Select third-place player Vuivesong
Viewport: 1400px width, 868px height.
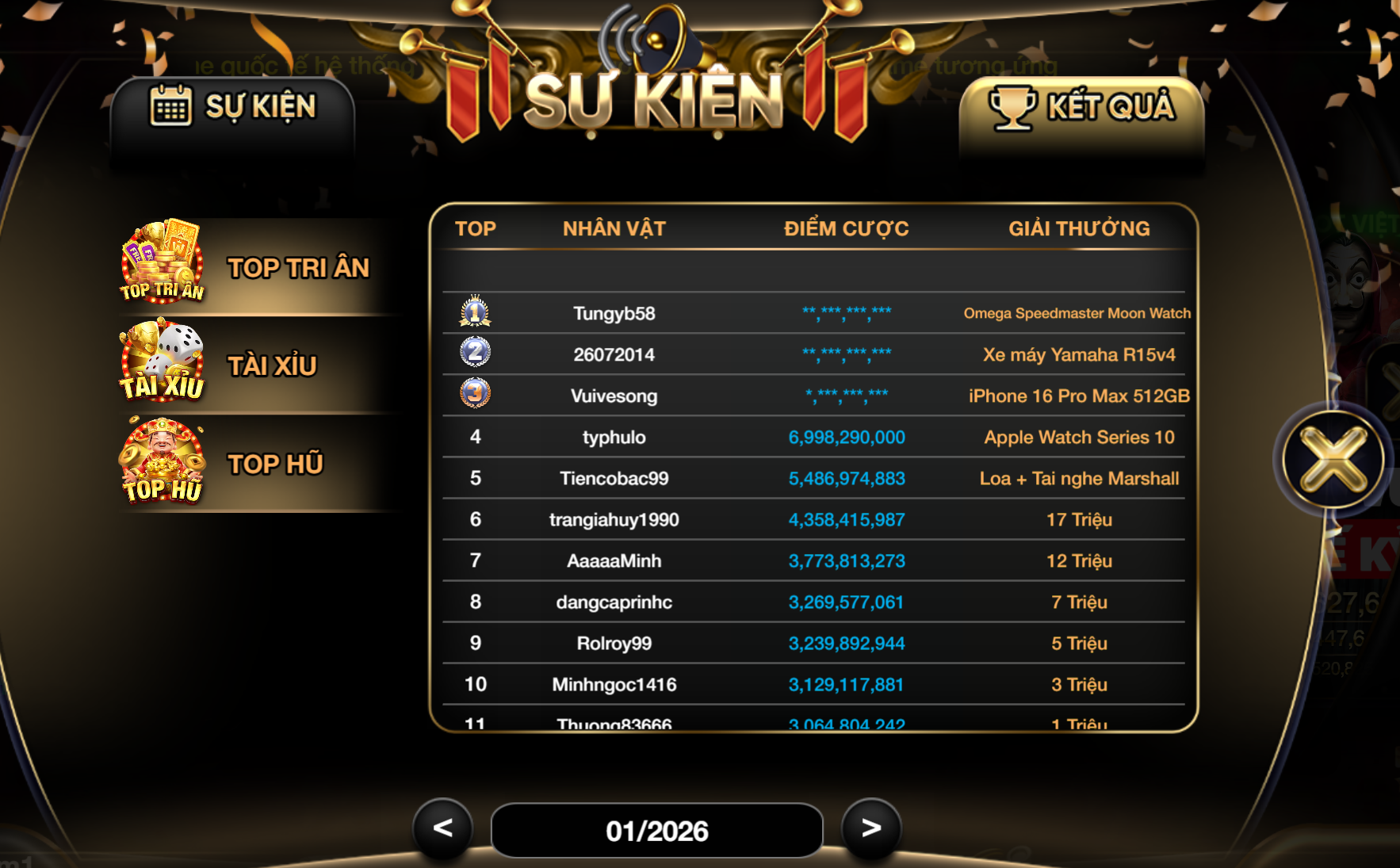tap(614, 396)
